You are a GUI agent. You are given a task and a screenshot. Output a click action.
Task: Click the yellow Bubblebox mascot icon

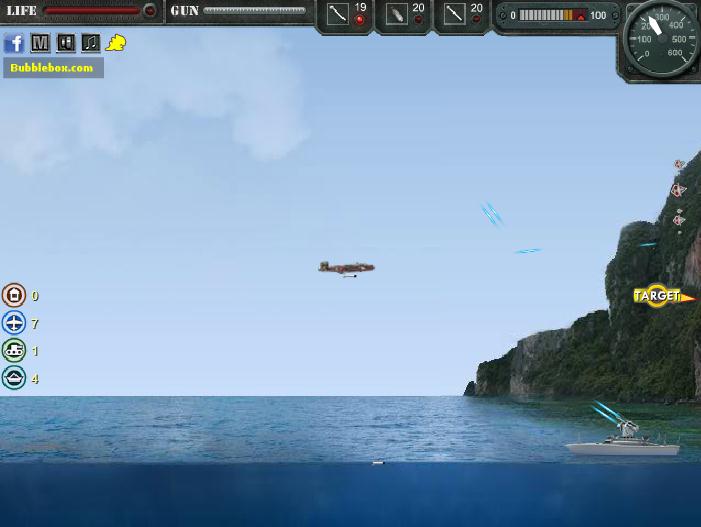point(116,43)
